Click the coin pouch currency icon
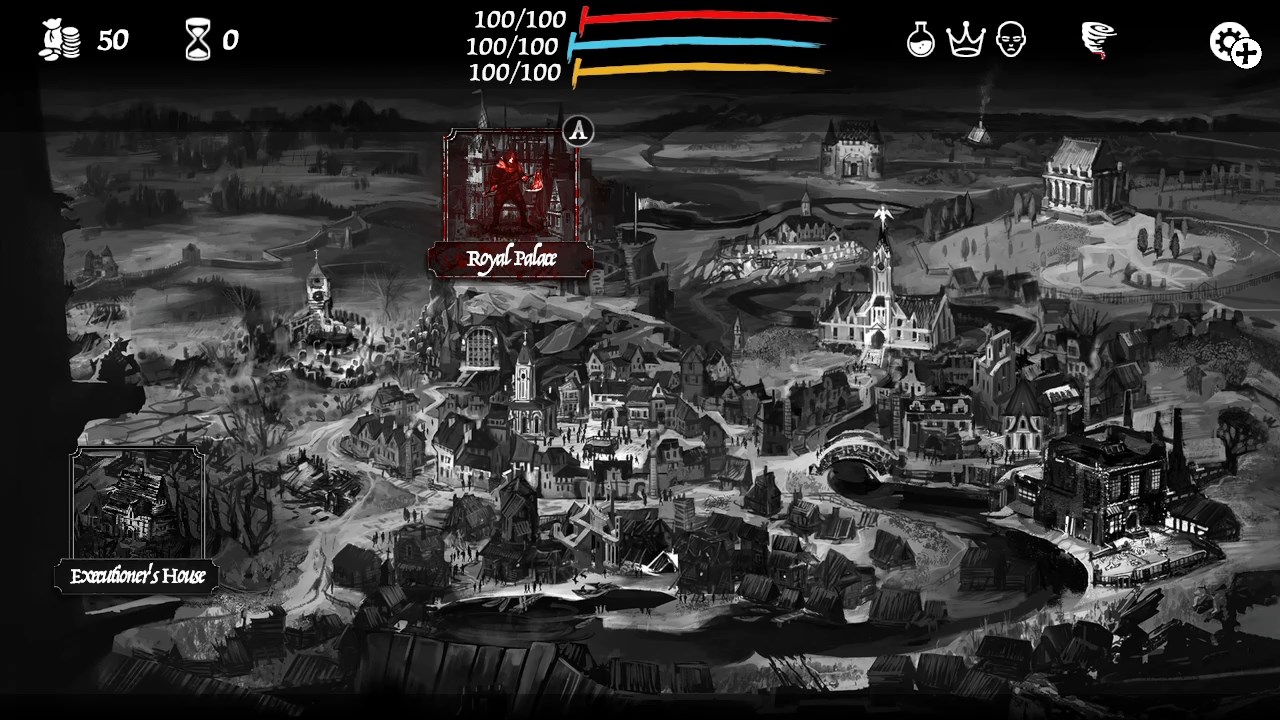The width and height of the screenshot is (1280, 720). [62, 37]
